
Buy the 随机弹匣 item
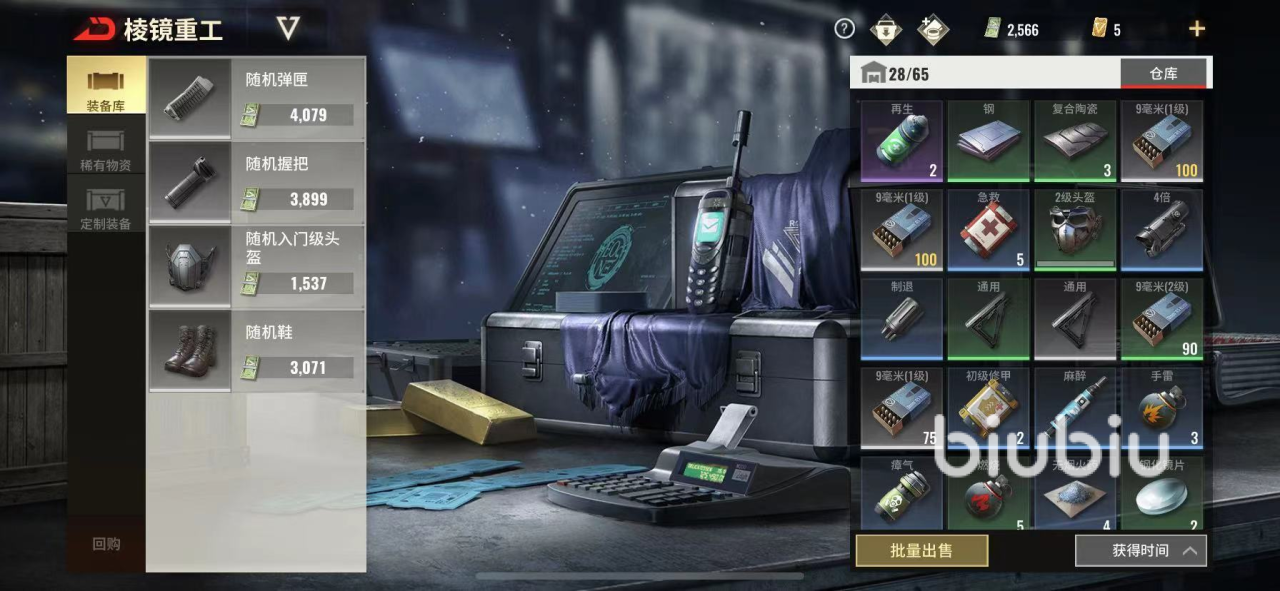[x=256, y=98]
